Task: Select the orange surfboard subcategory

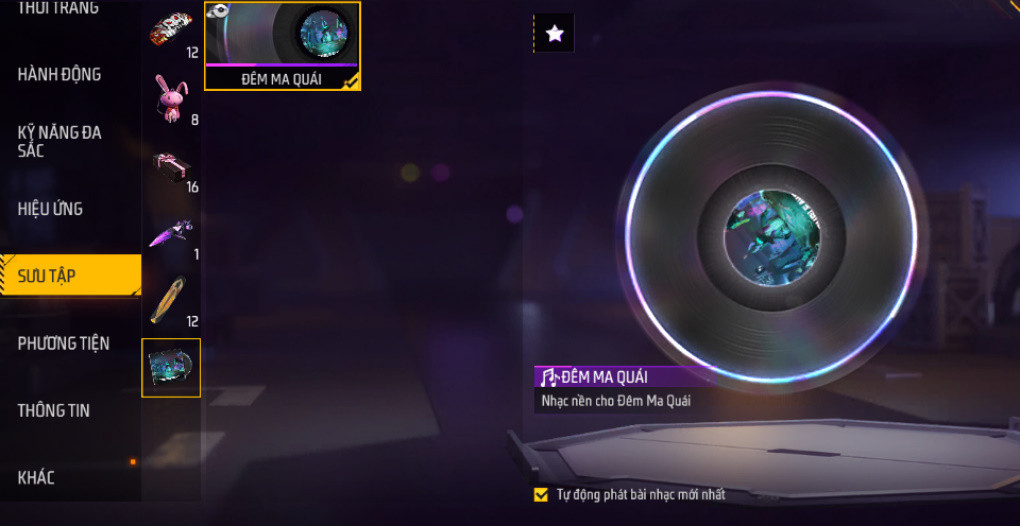Action: pos(170,300)
